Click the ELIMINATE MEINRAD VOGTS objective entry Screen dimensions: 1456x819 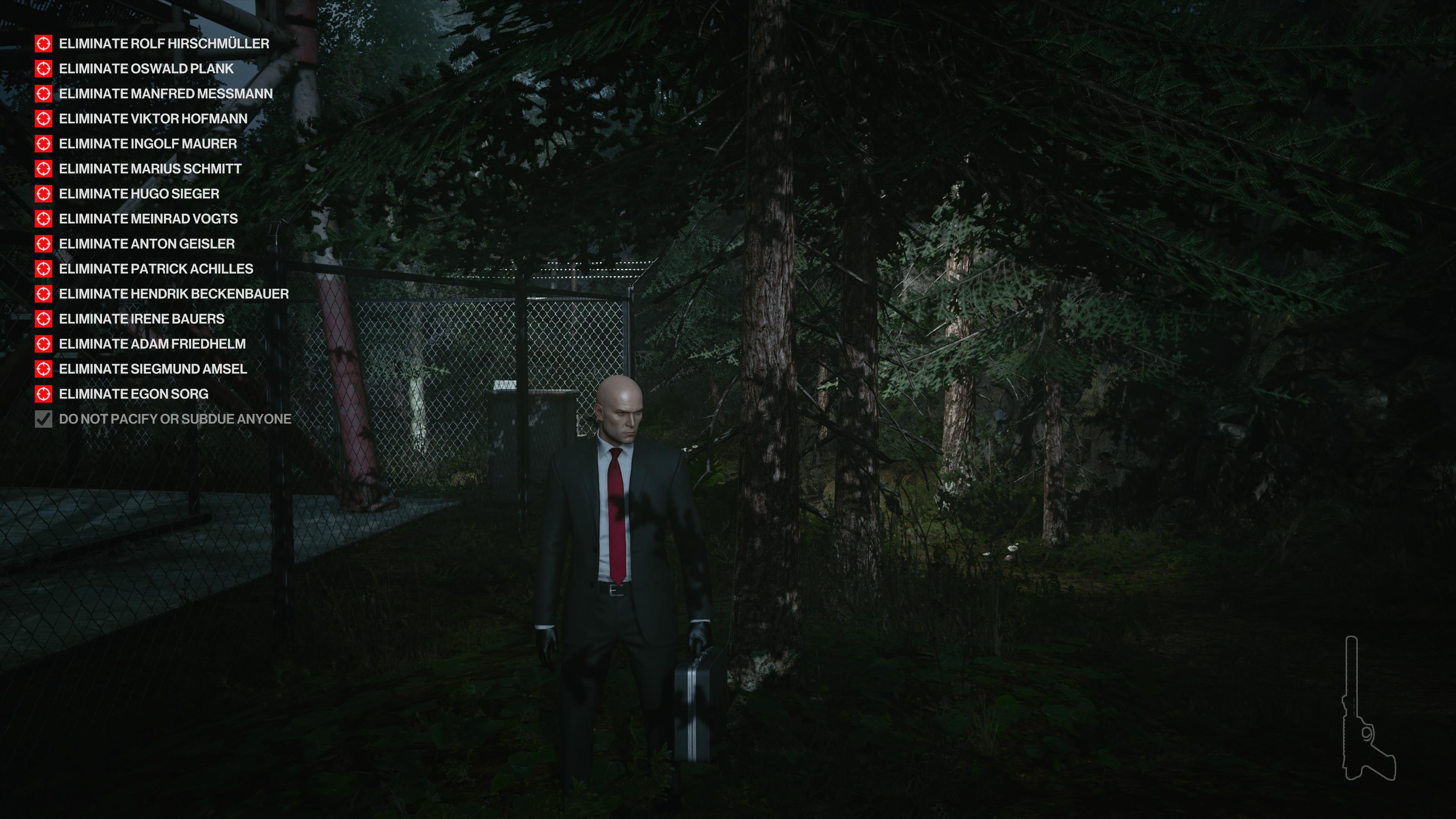tap(148, 219)
